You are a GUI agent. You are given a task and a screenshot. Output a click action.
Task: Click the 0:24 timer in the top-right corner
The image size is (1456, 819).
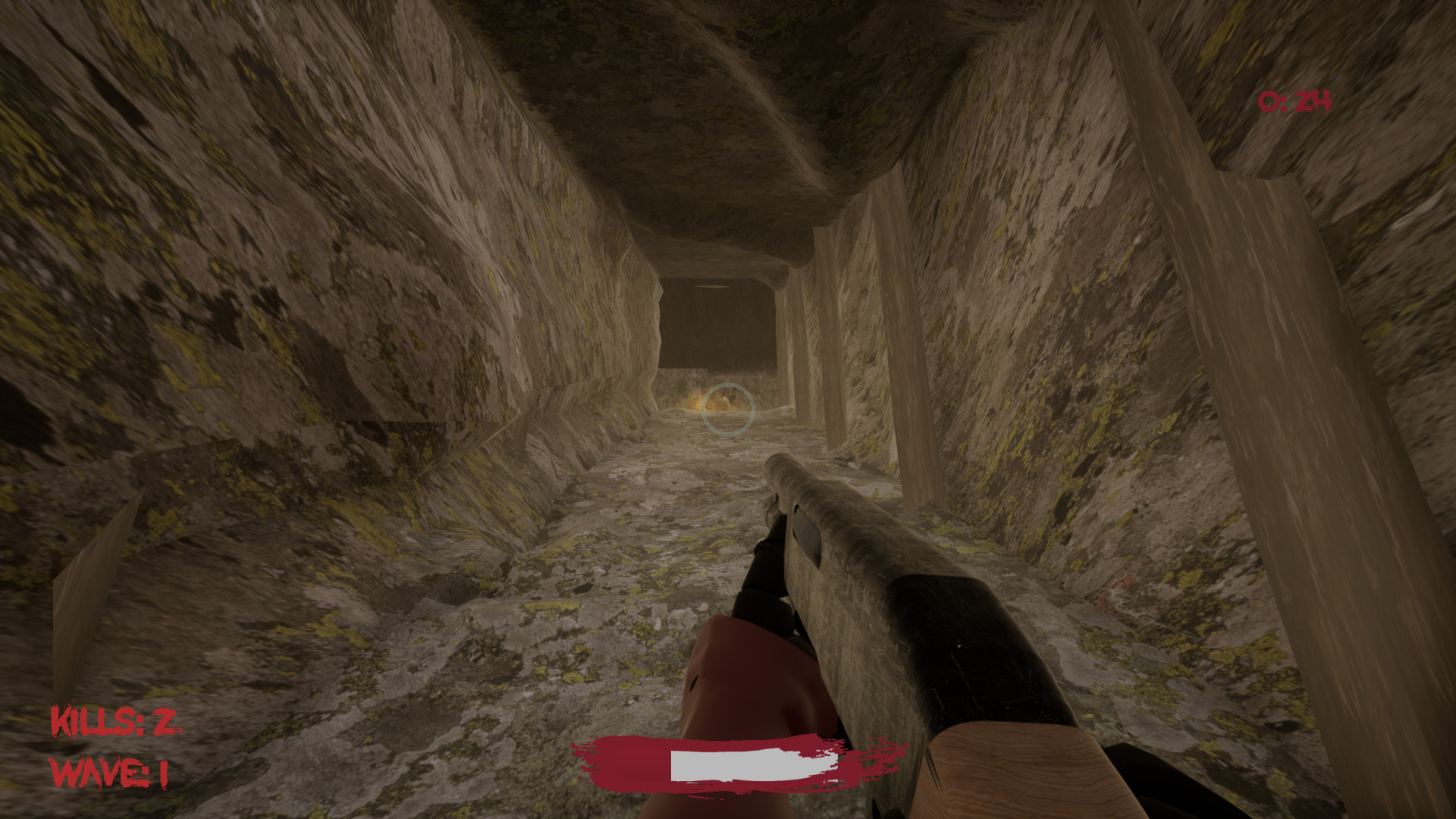pyautogui.click(x=1298, y=99)
